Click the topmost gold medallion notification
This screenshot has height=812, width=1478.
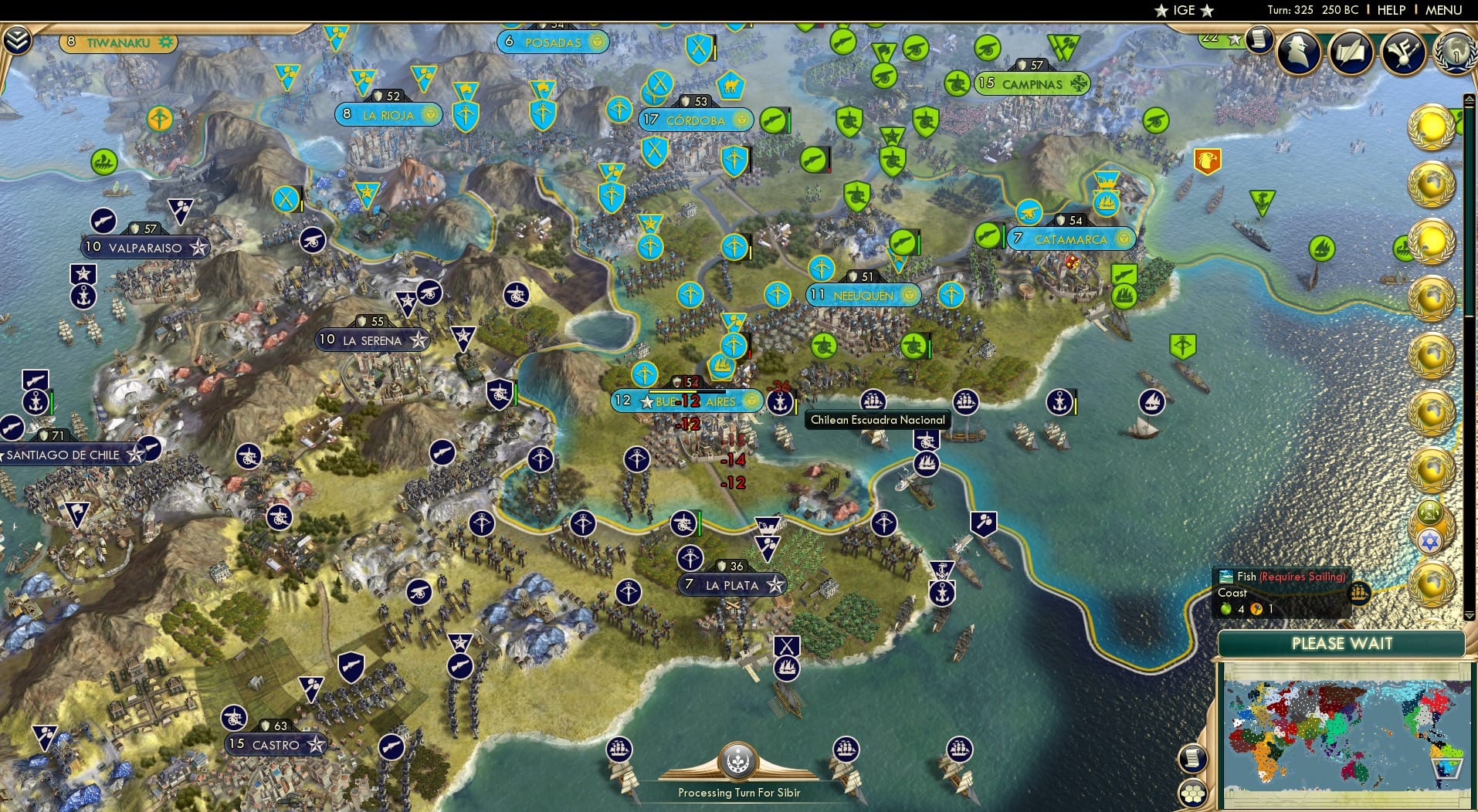(1432, 127)
